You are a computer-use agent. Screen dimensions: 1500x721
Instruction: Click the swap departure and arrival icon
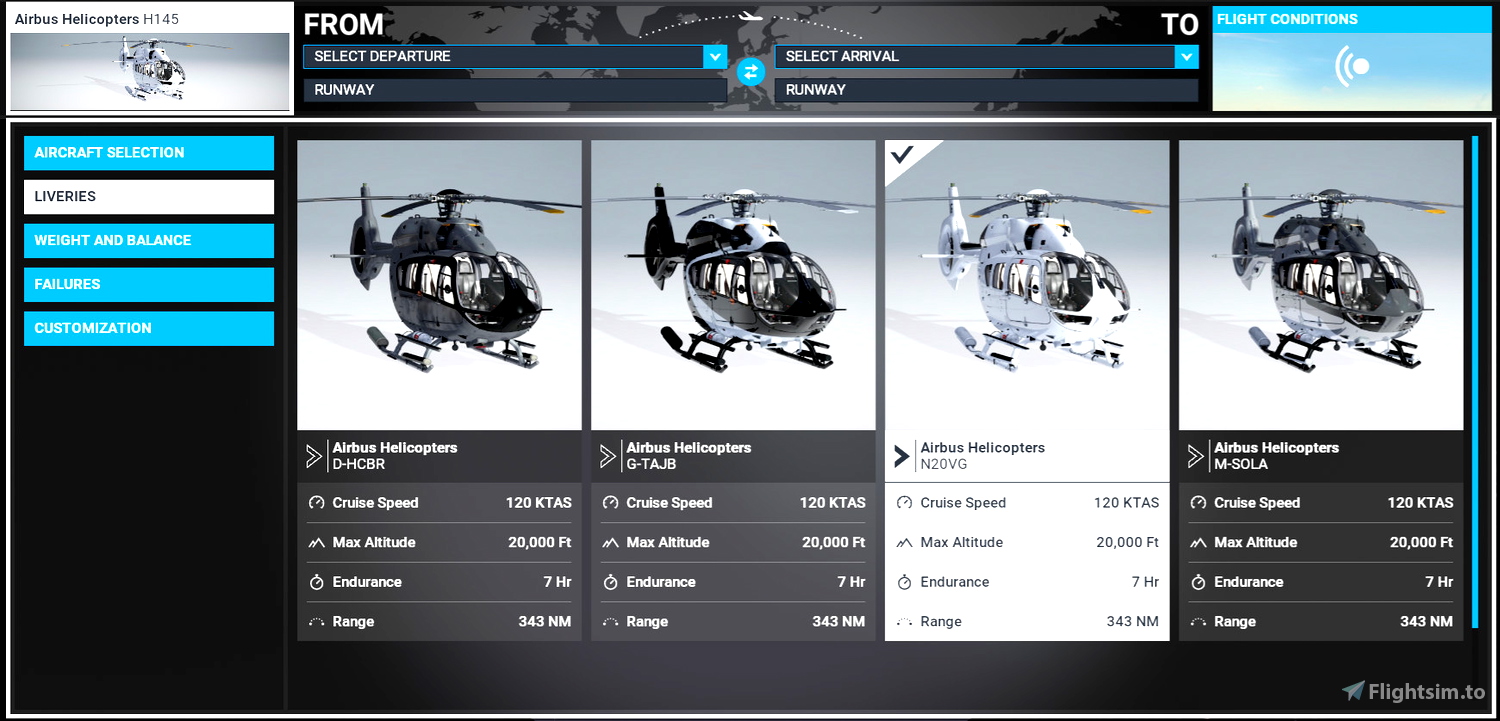coord(750,71)
